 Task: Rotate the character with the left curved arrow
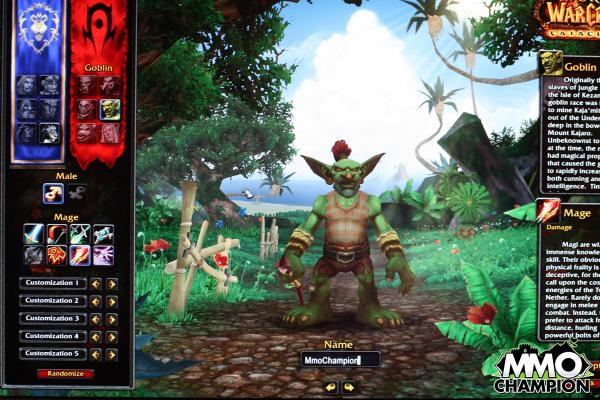331,386
